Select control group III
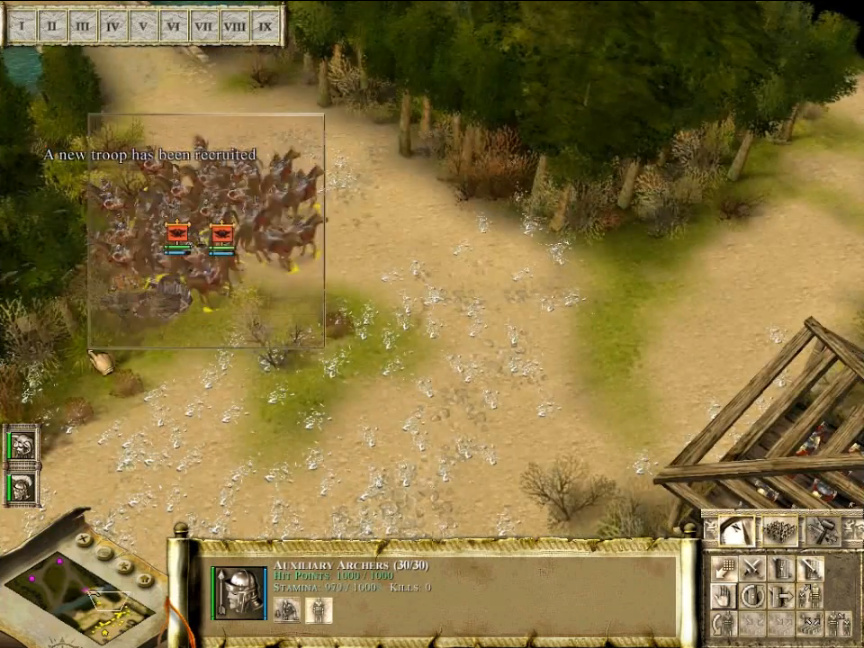This screenshot has width=864, height=648. click(x=84, y=26)
